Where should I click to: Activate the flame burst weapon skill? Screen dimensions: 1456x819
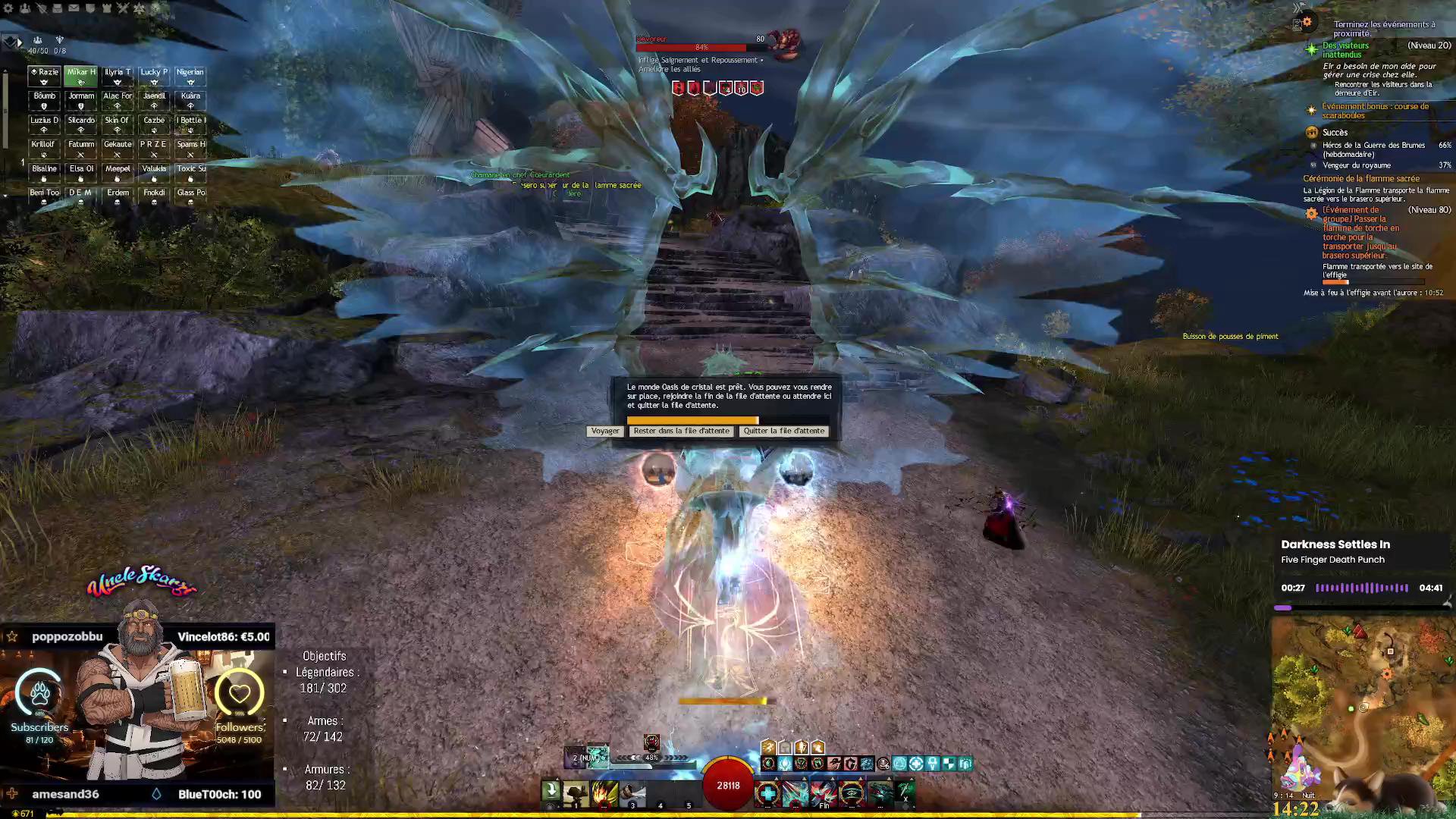(x=604, y=793)
